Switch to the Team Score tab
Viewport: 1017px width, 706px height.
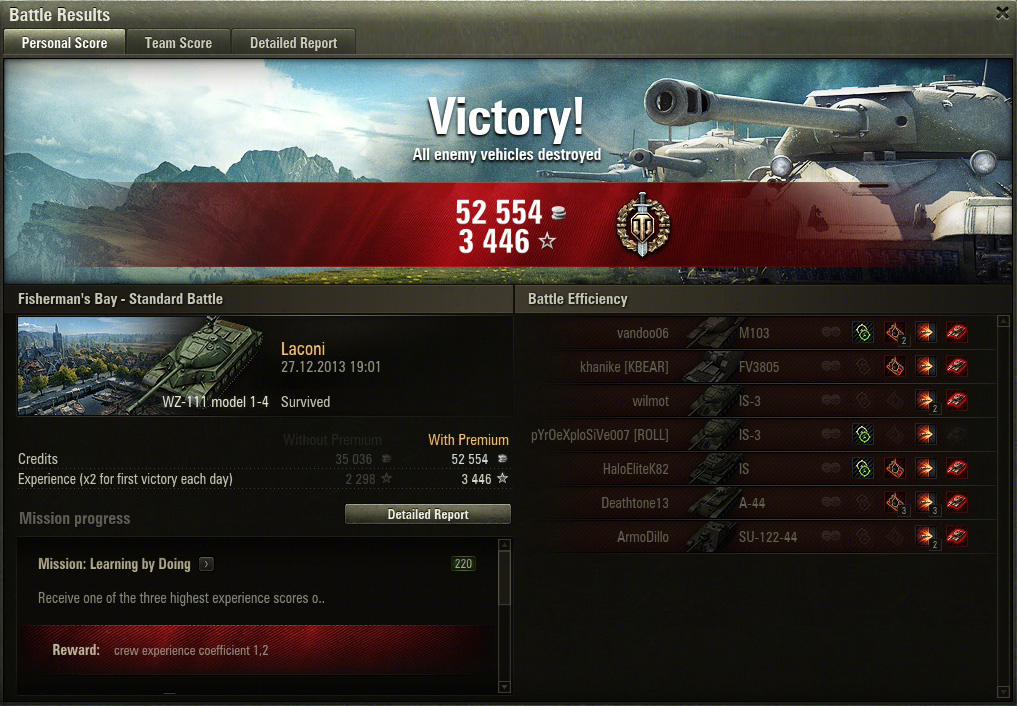click(178, 43)
